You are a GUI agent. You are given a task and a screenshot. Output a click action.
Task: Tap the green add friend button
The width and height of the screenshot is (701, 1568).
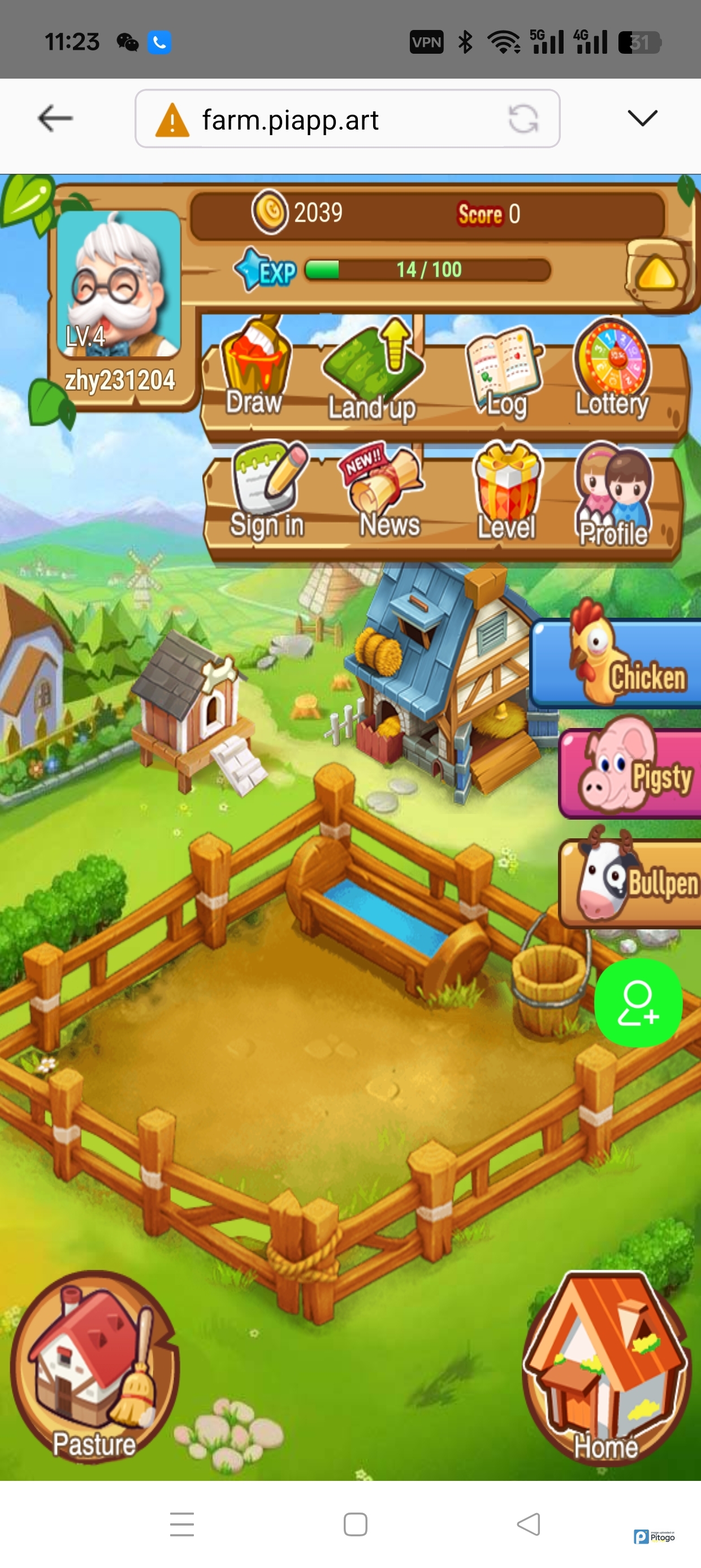(x=638, y=1003)
